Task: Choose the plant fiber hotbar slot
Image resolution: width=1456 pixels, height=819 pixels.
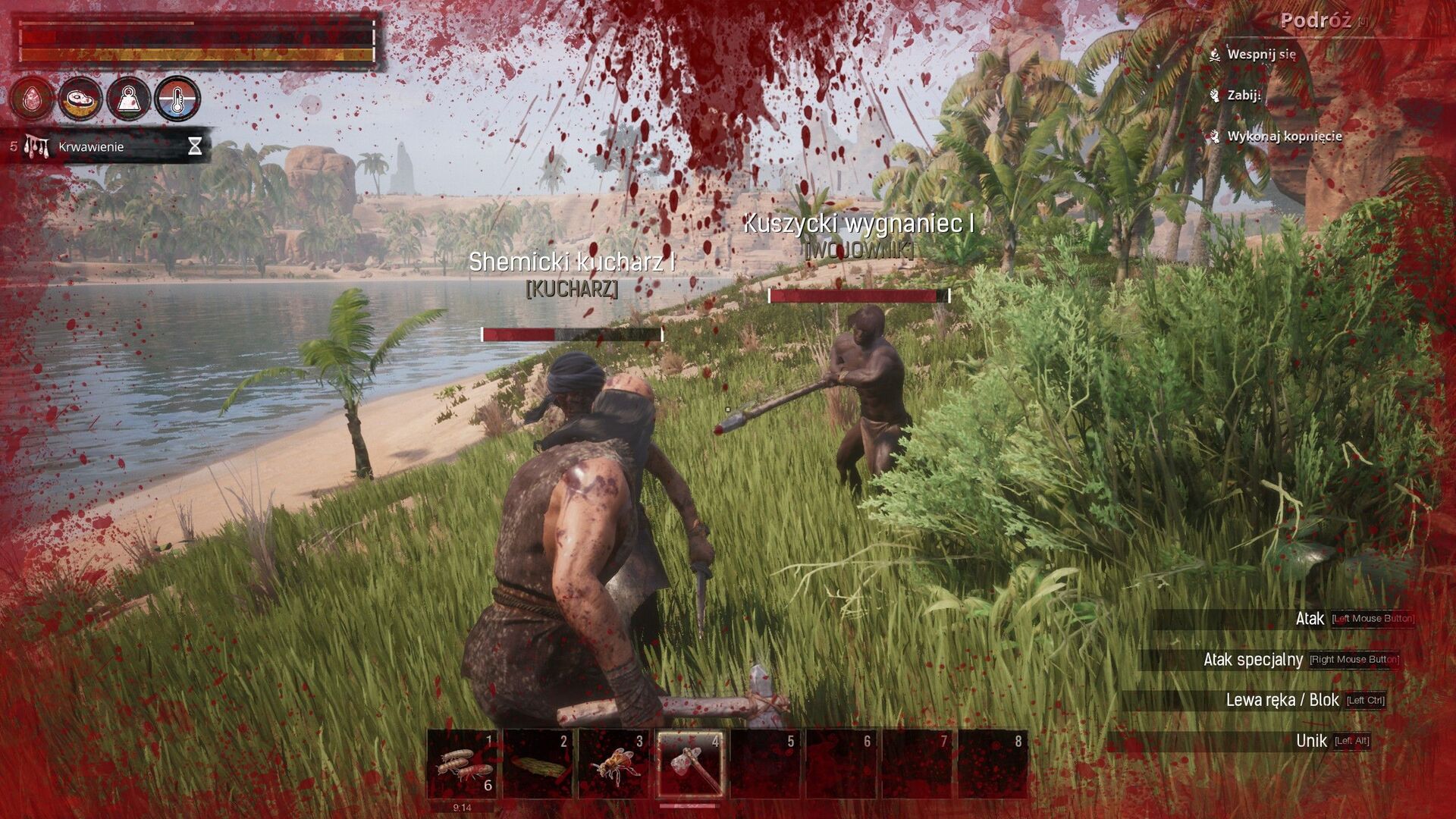Action: pyautogui.click(x=538, y=764)
